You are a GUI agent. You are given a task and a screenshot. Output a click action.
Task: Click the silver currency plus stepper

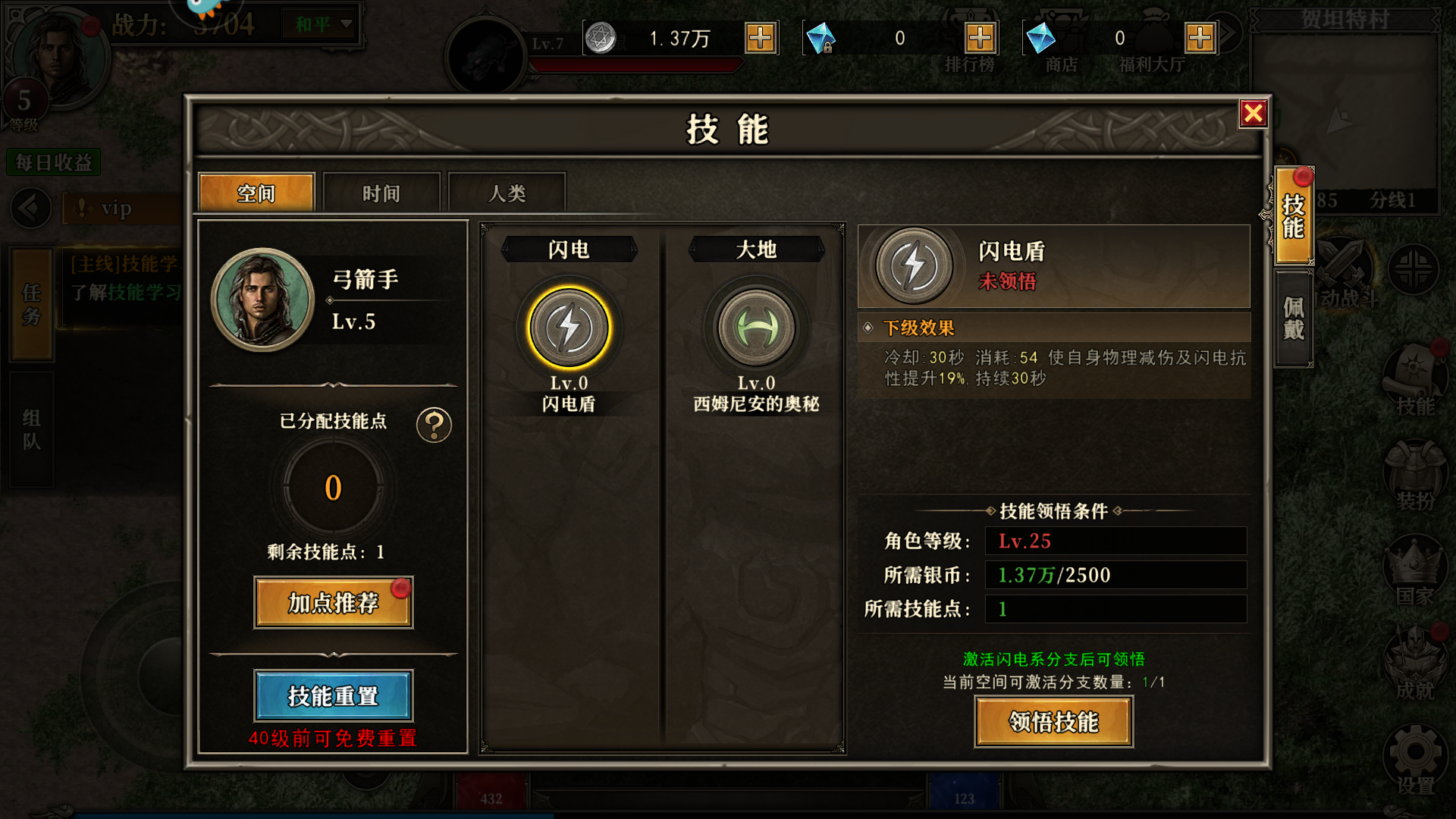tap(759, 37)
